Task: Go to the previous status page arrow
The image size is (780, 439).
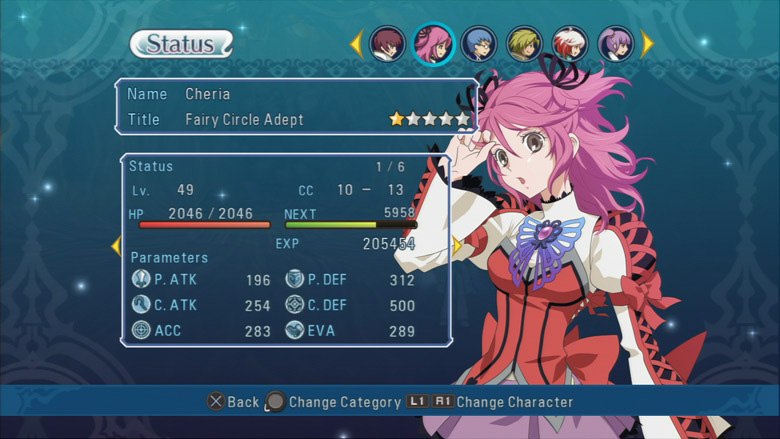Action: [116, 246]
